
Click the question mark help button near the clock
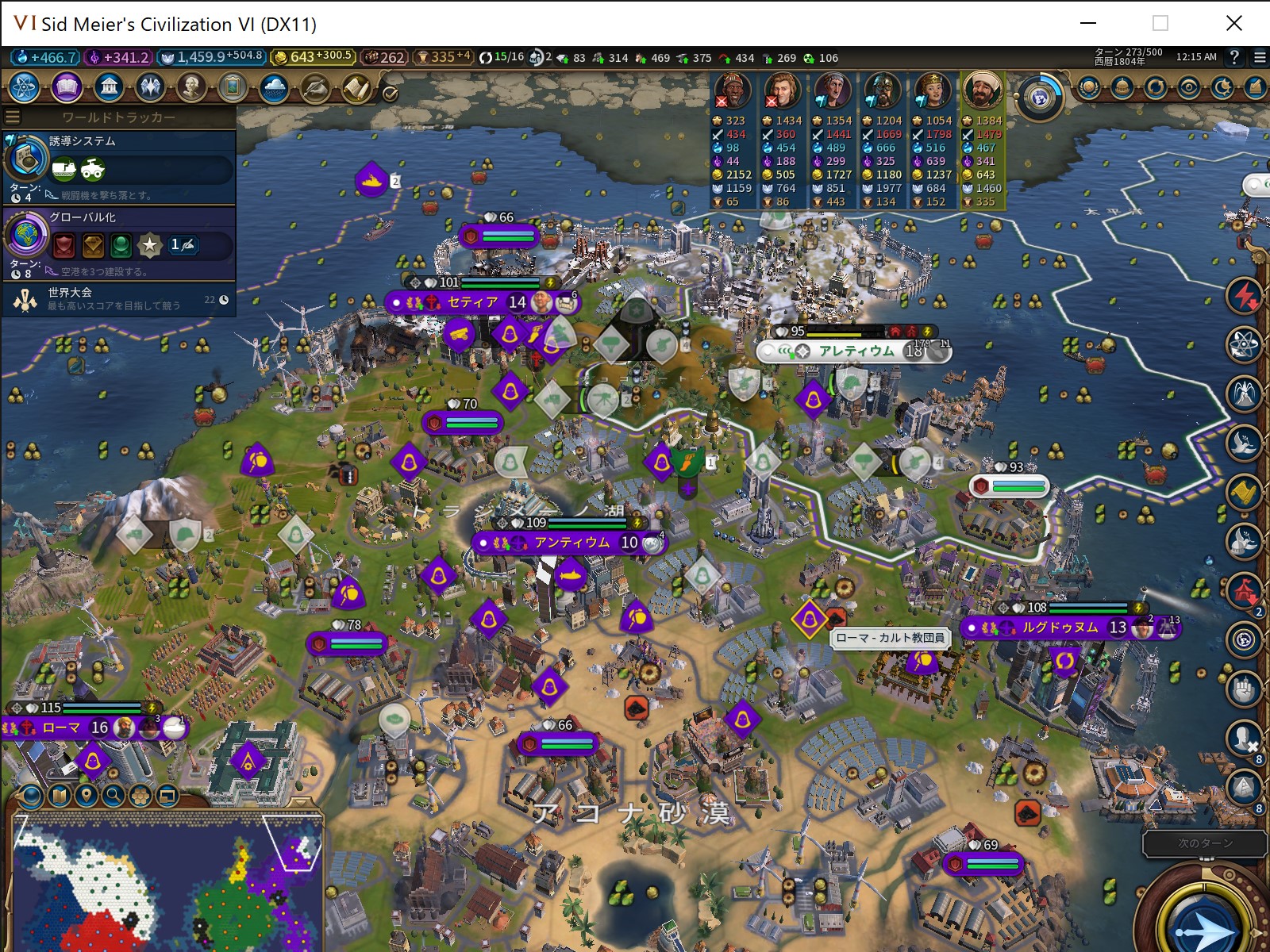[1233, 57]
